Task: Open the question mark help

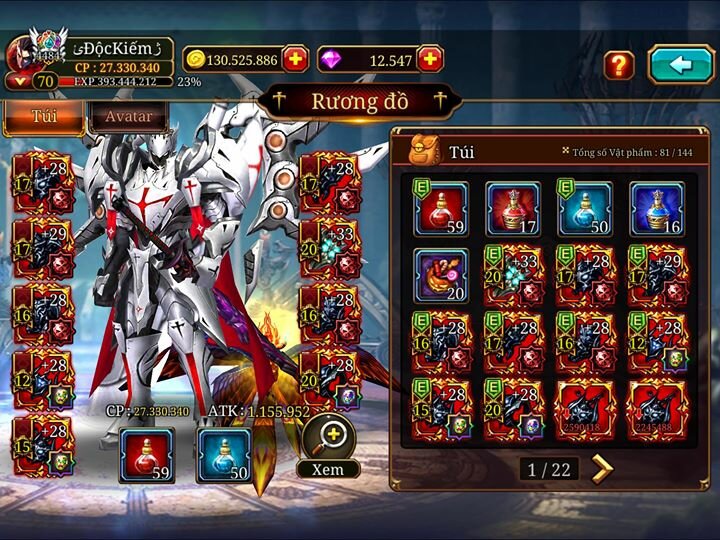Action: click(619, 65)
